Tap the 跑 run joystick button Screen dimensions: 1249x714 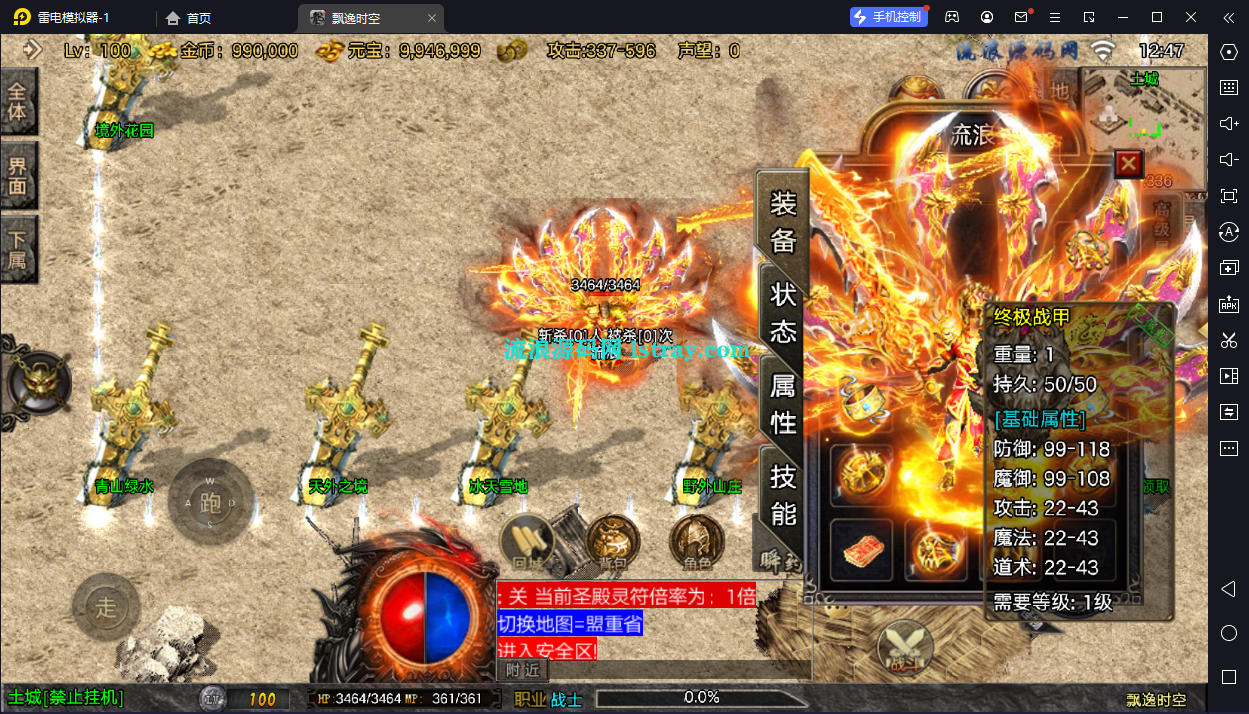point(209,502)
